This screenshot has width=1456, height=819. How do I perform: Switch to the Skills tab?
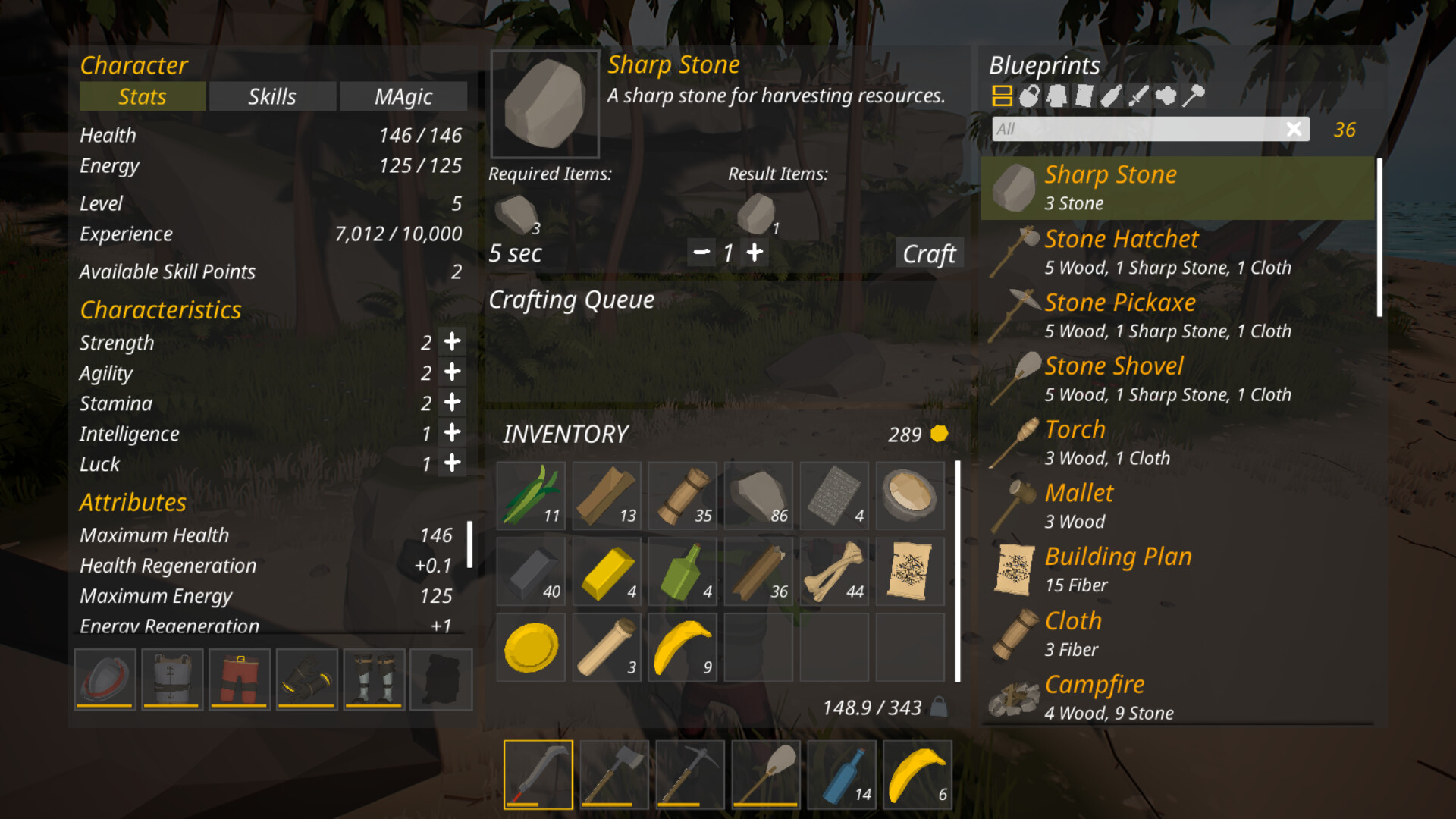(x=272, y=96)
